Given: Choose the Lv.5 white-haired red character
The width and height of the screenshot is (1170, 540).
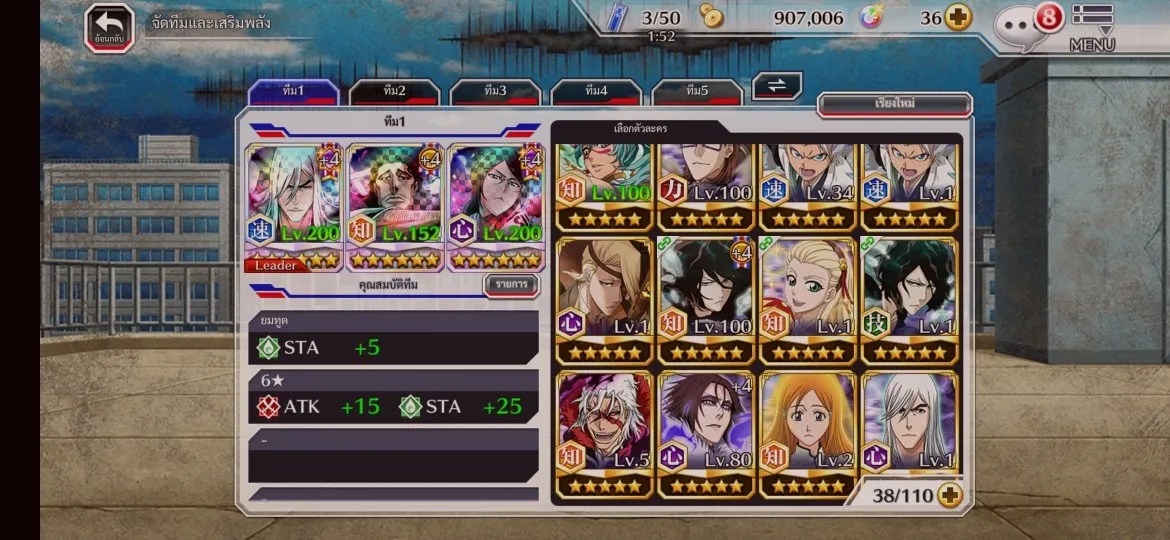Looking at the screenshot, I should pyautogui.click(x=604, y=433).
